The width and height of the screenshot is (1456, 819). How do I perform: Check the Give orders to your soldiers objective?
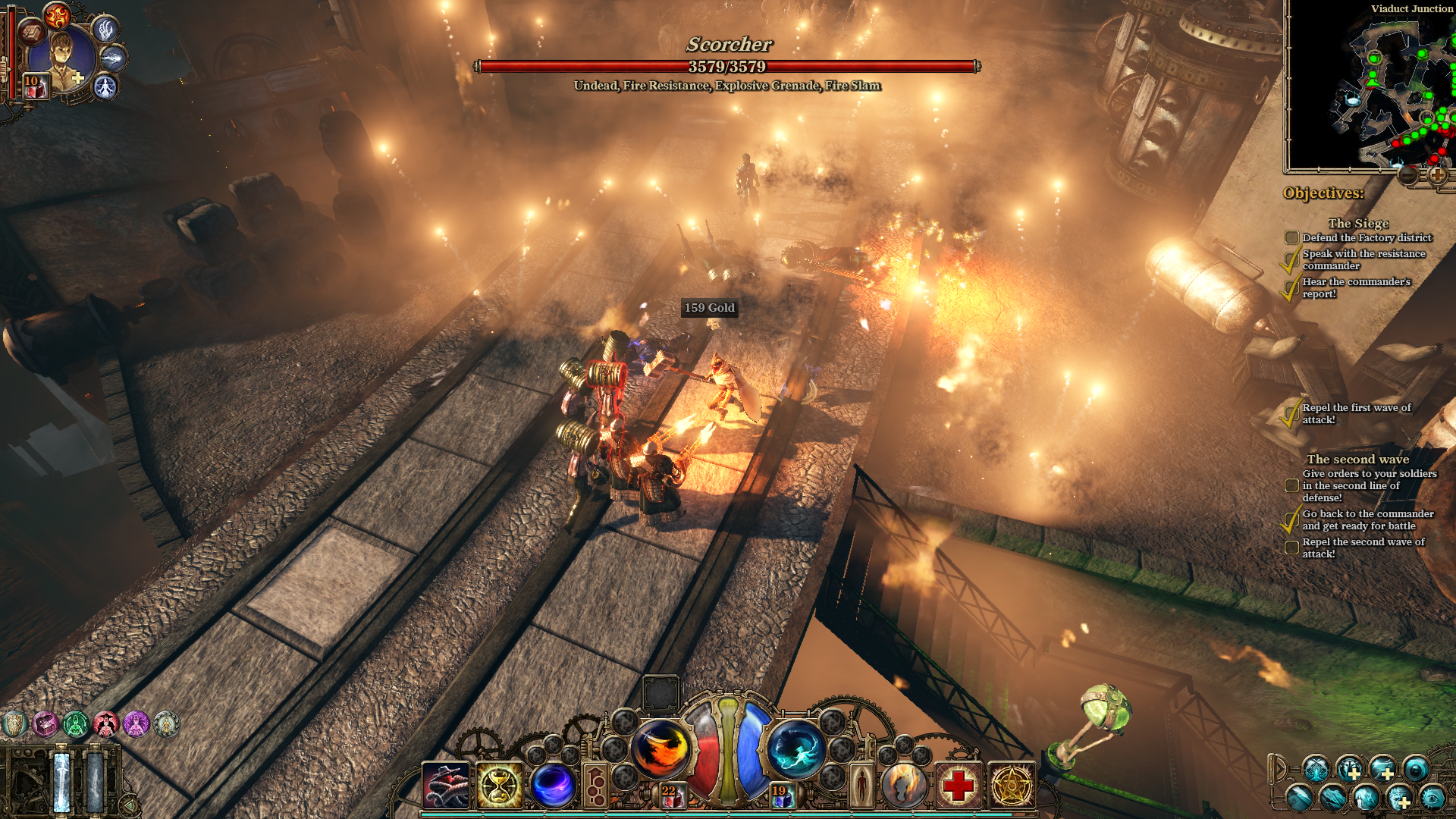point(1291,485)
